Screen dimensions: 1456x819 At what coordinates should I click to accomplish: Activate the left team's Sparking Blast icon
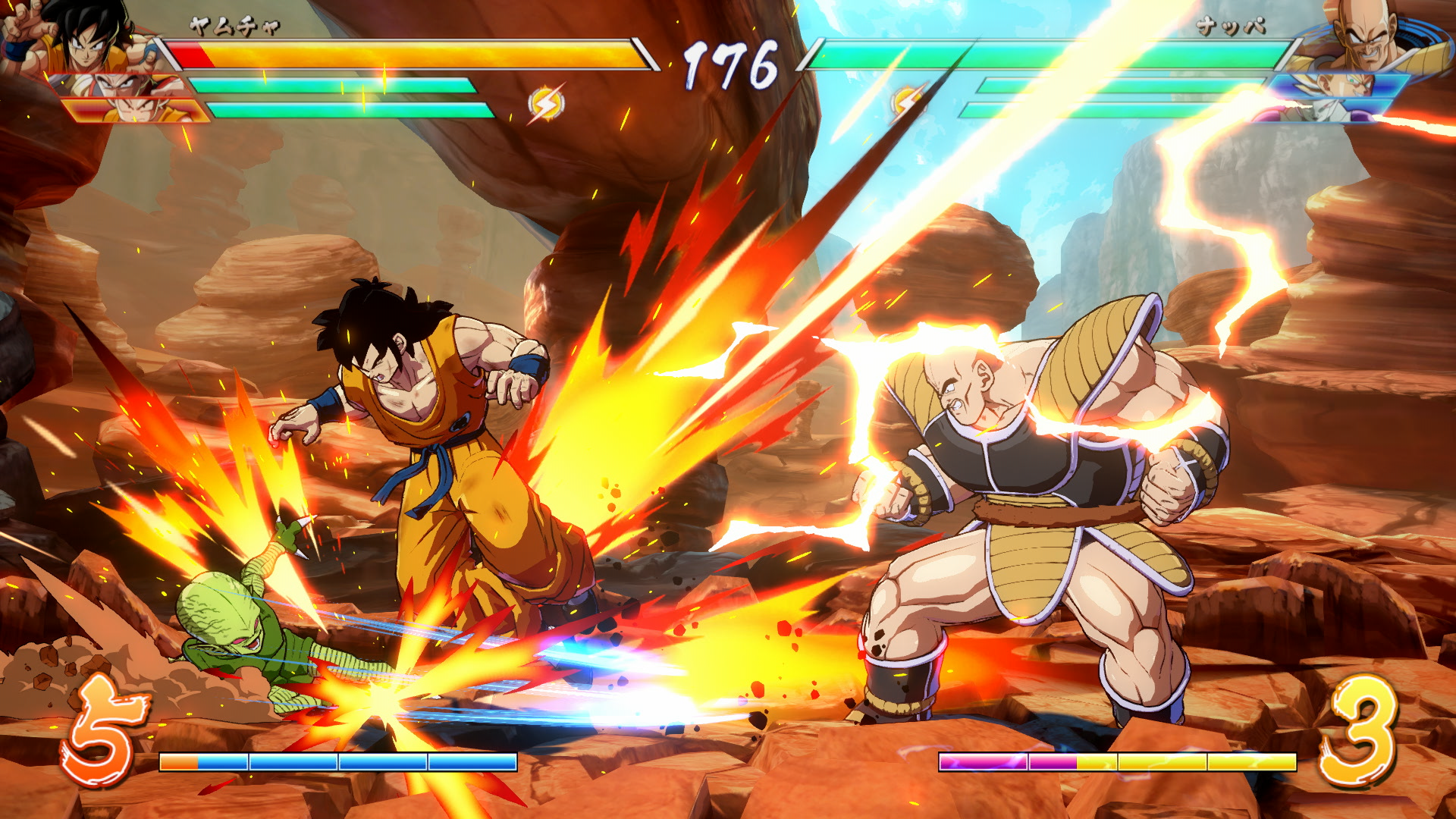point(545,104)
